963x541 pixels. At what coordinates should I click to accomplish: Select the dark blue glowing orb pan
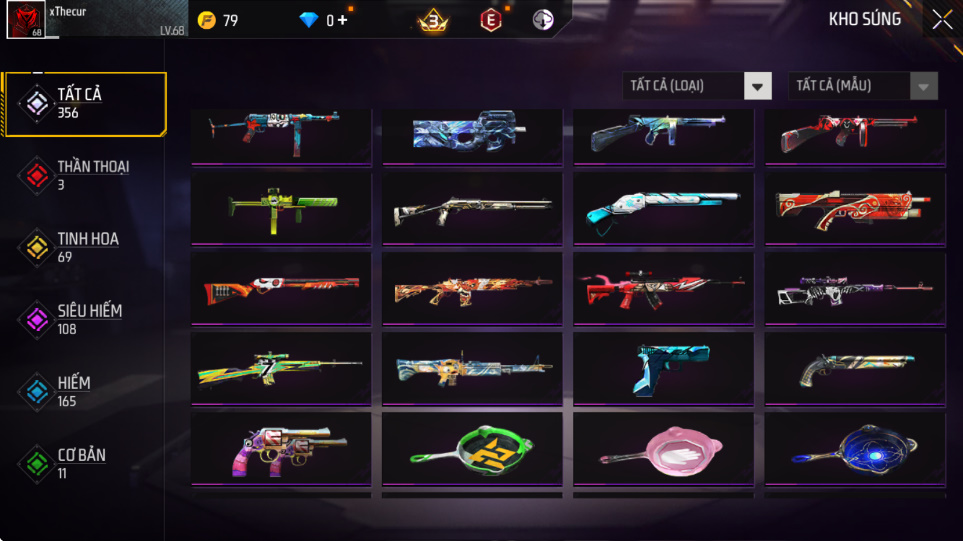[x=855, y=450]
